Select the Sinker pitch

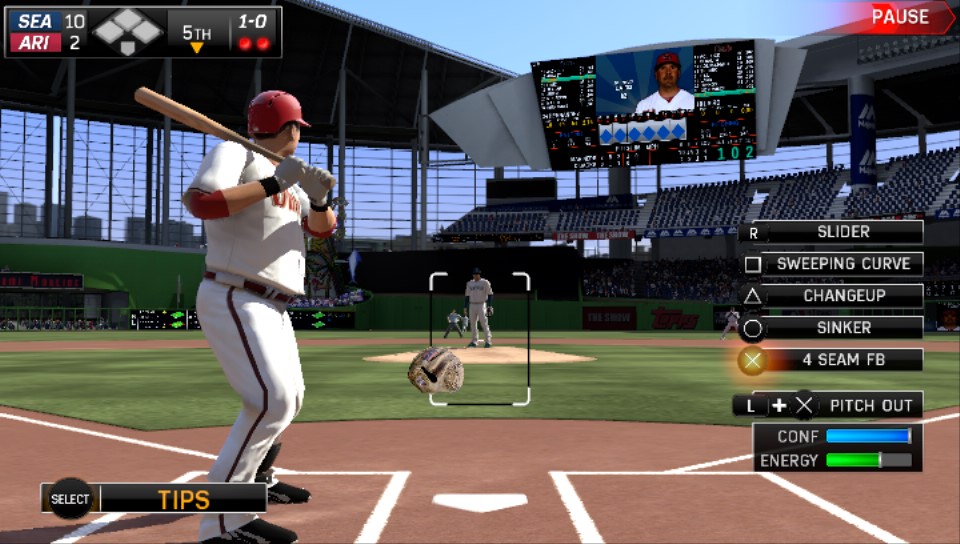point(842,328)
